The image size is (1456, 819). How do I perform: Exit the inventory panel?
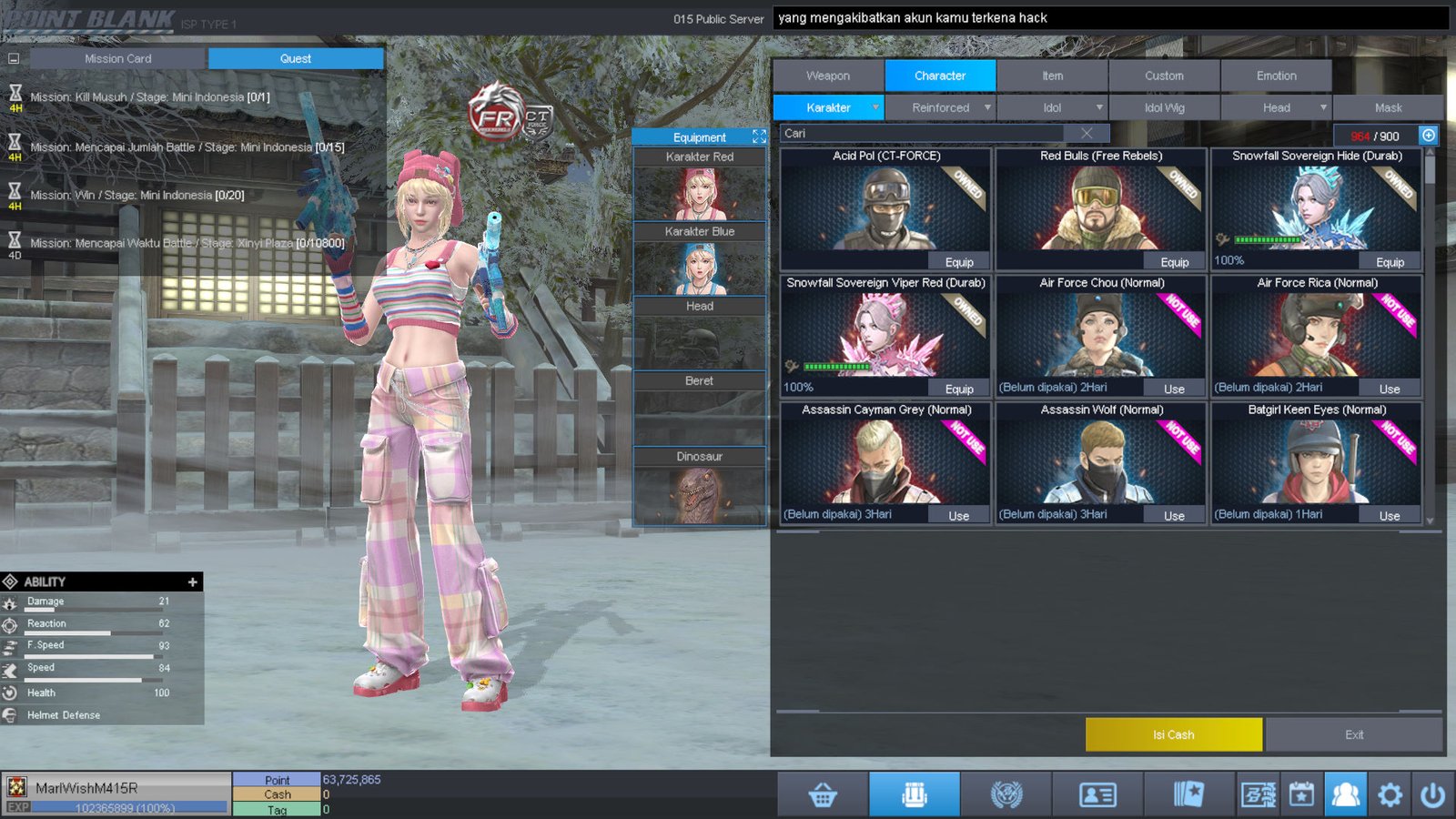pyautogui.click(x=1353, y=734)
